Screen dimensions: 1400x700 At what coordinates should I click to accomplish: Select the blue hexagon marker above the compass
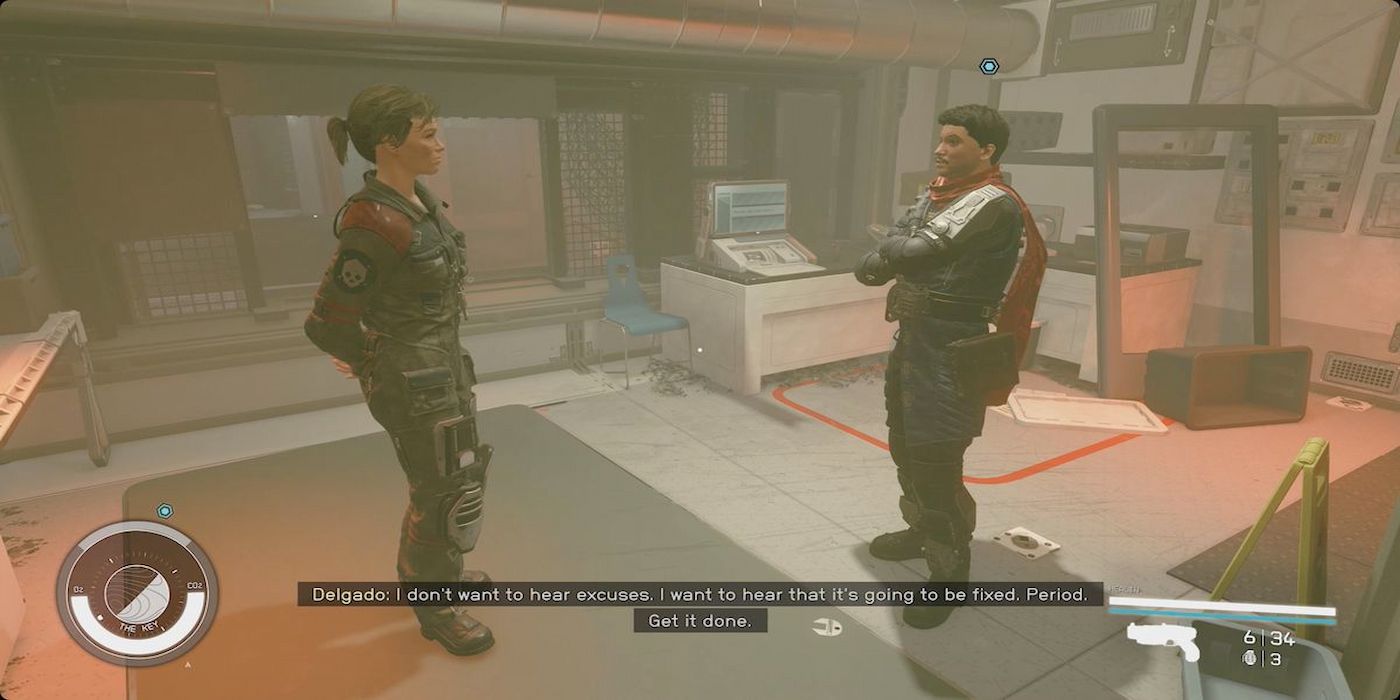pos(165,511)
